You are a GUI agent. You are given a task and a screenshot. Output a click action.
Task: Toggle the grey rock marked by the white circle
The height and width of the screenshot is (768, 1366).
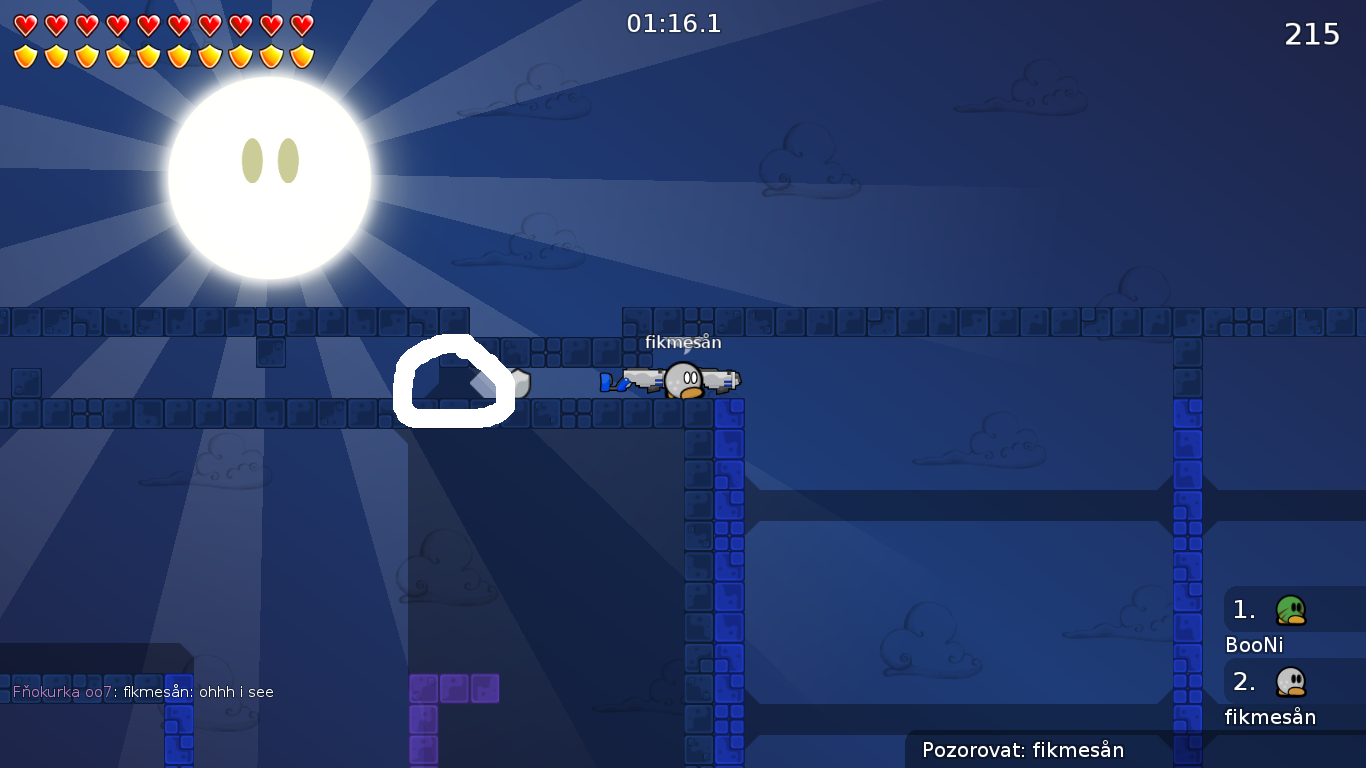click(452, 380)
